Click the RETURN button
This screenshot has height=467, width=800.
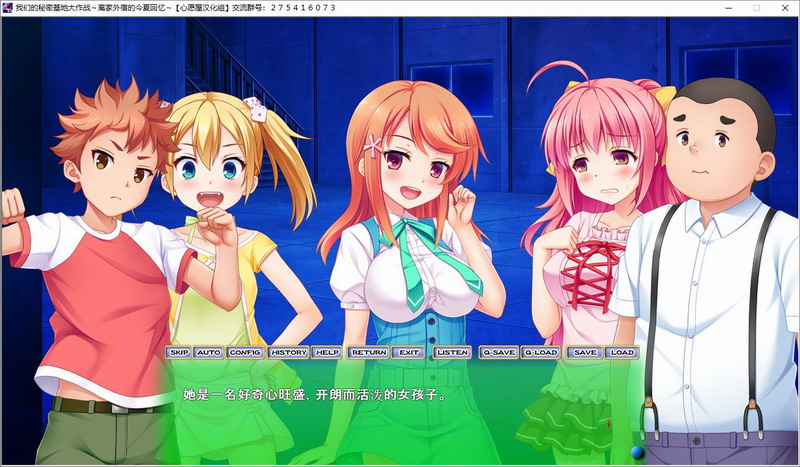click(x=368, y=352)
